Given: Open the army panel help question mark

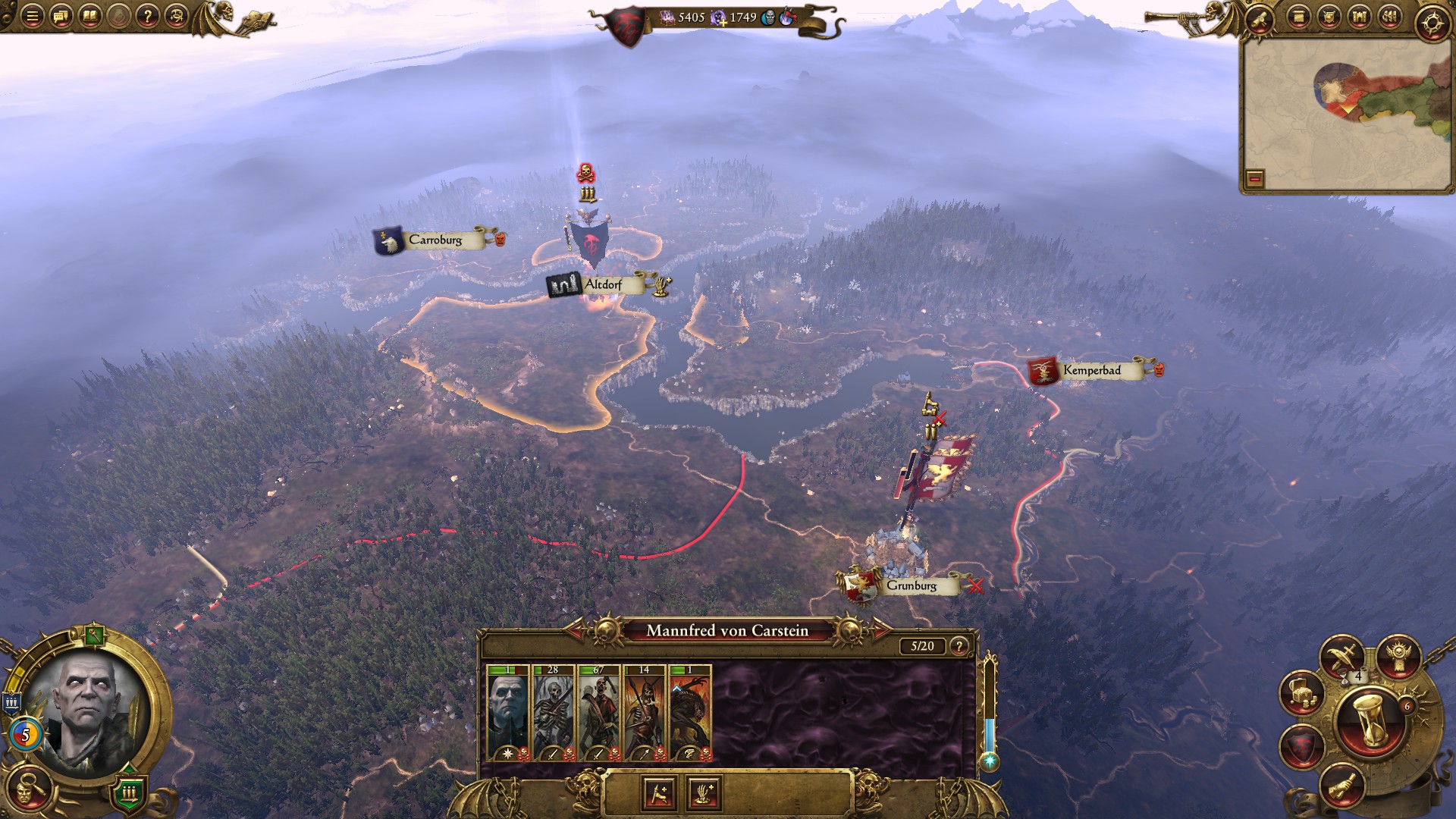Looking at the screenshot, I should coord(959,646).
